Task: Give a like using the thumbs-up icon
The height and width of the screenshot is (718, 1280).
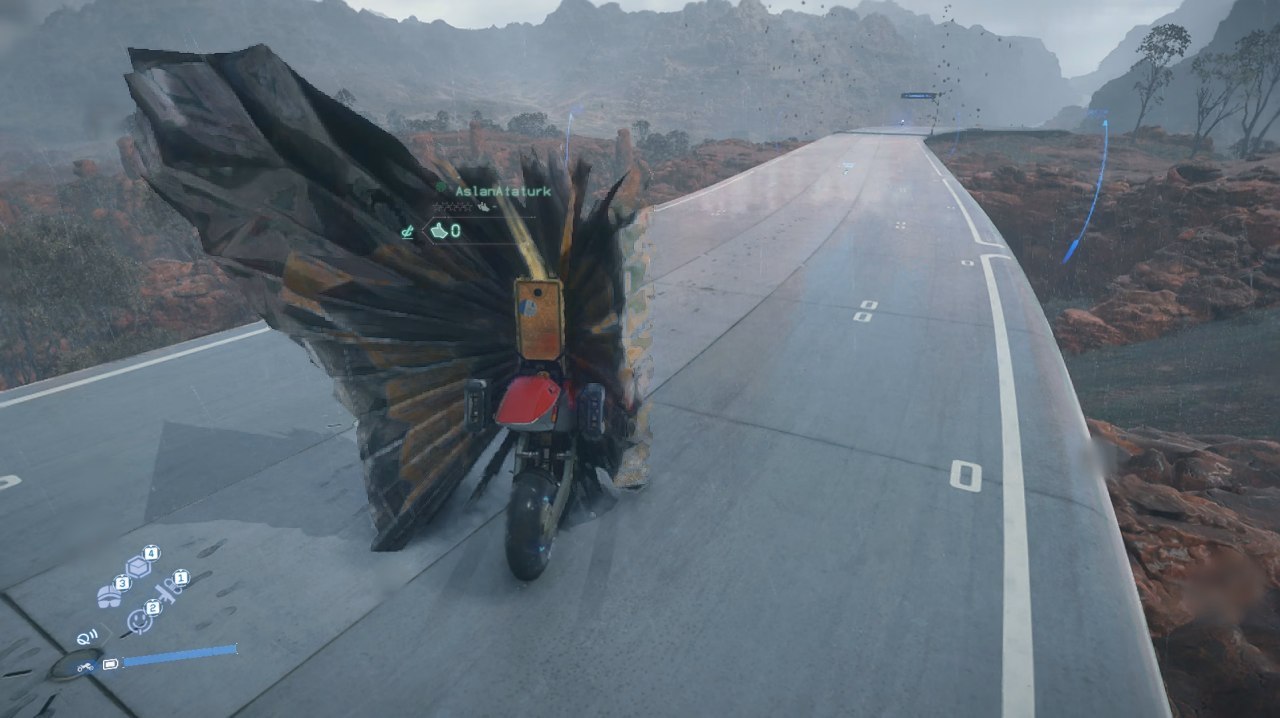Action: [x=438, y=232]
